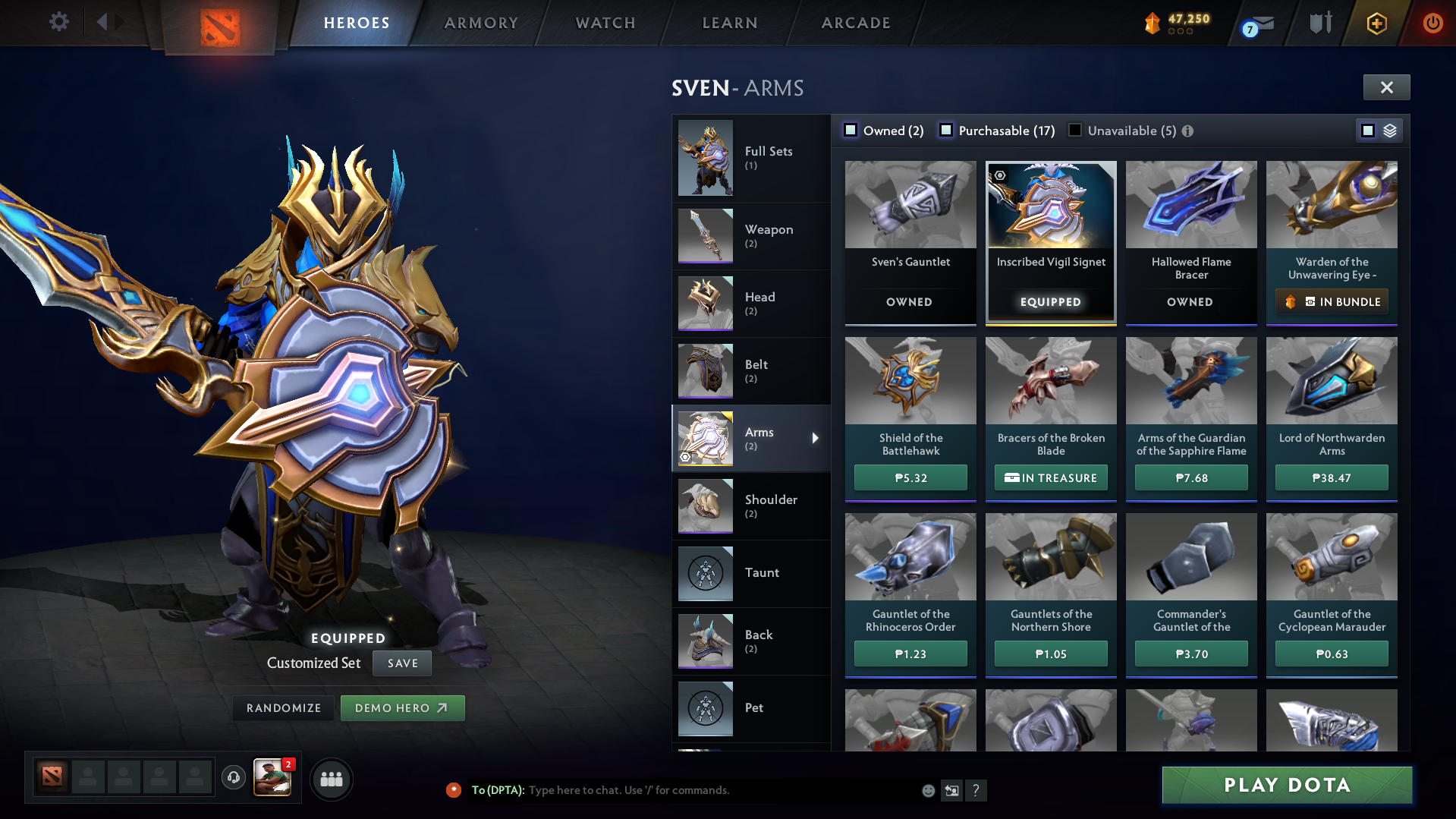The width and height of the screenshot is (1456, 819).
Task: Click the power/exit icon top right
Action: click(x=1432, y=23)
